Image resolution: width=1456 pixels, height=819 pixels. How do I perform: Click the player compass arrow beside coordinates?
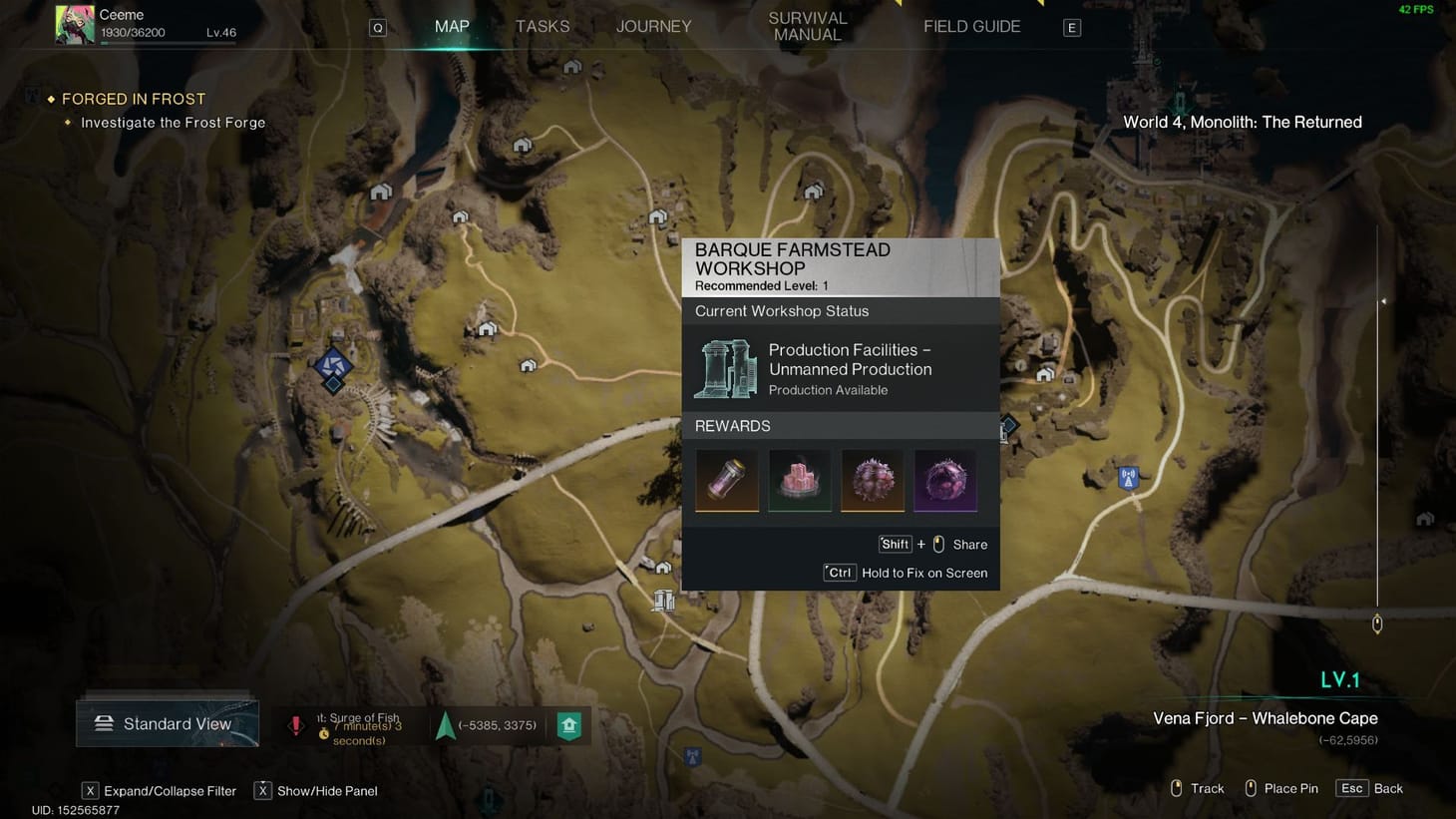(443, 725)
